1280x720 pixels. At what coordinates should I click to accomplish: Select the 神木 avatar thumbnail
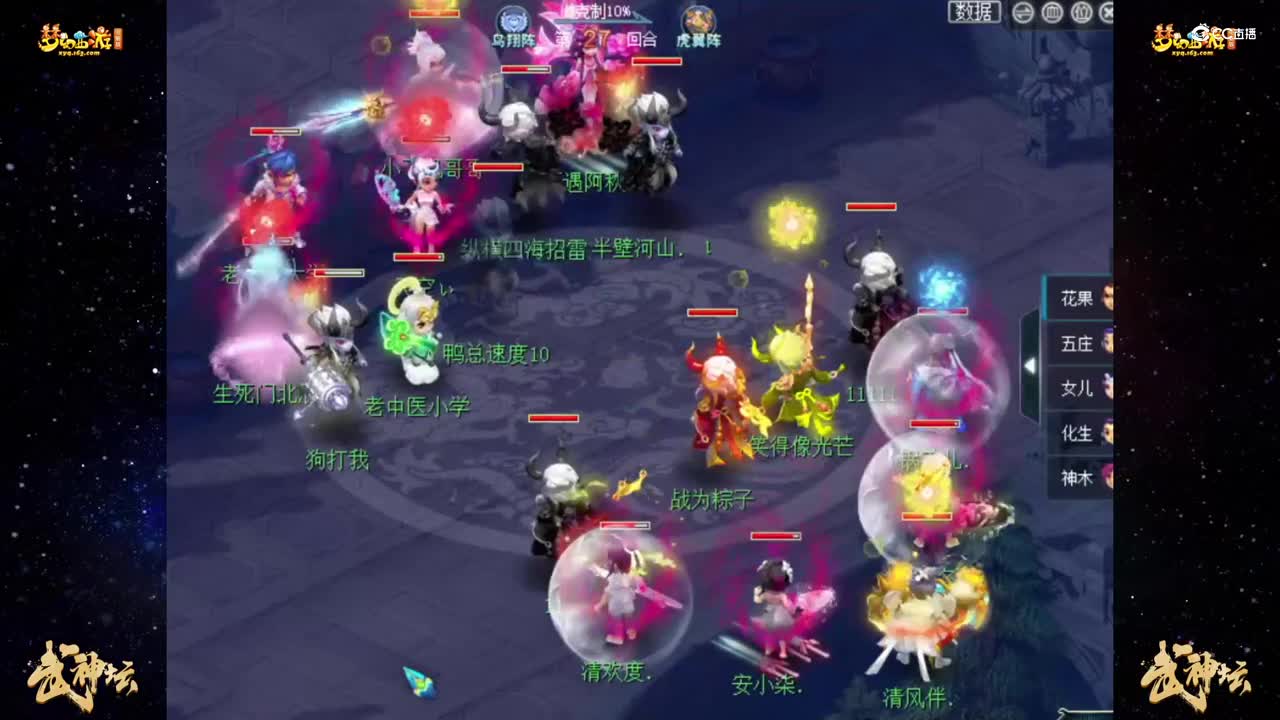[x=1105, y=477]
